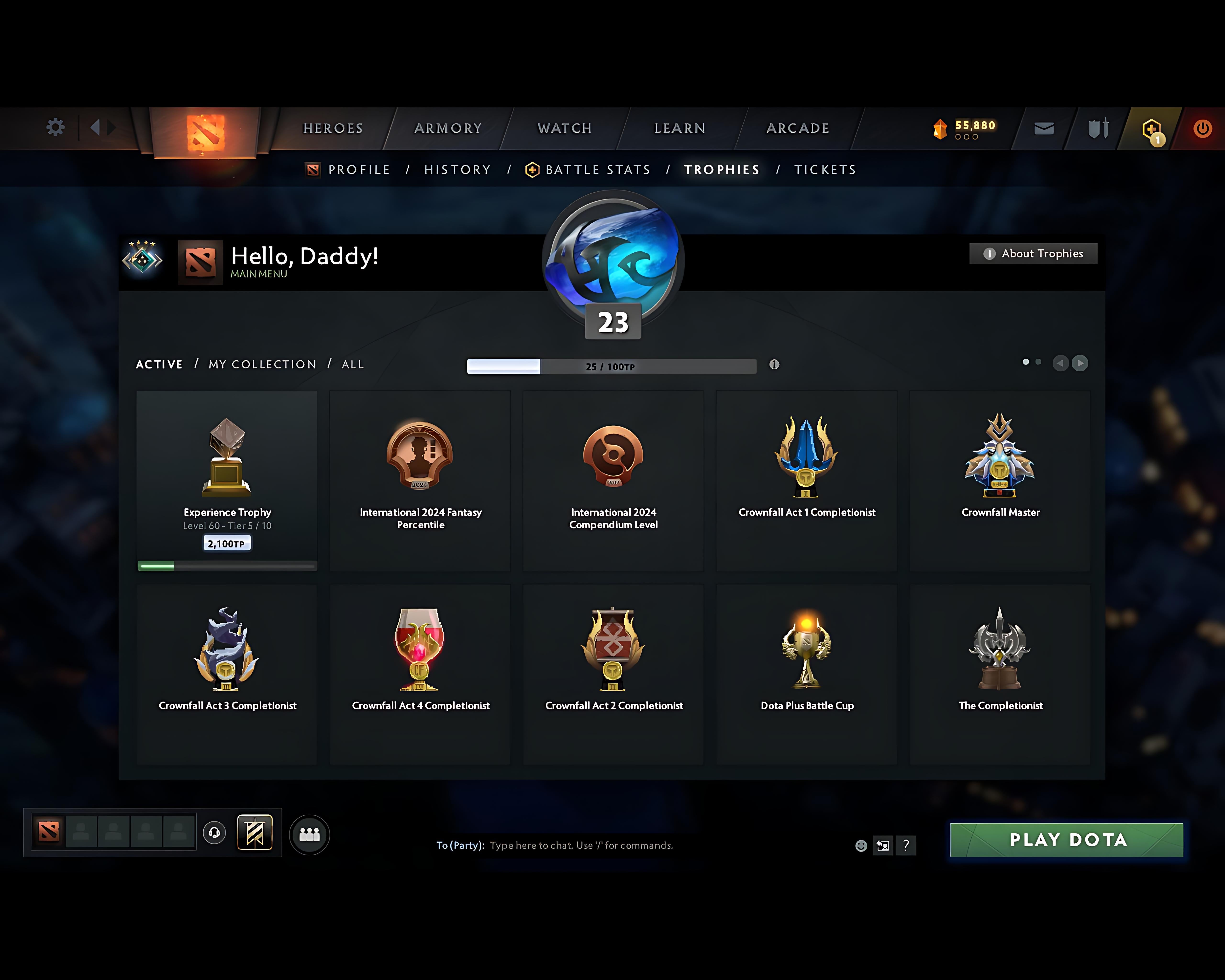Open settings via the gear icon

pyautogui.click(x=55, y=128)
